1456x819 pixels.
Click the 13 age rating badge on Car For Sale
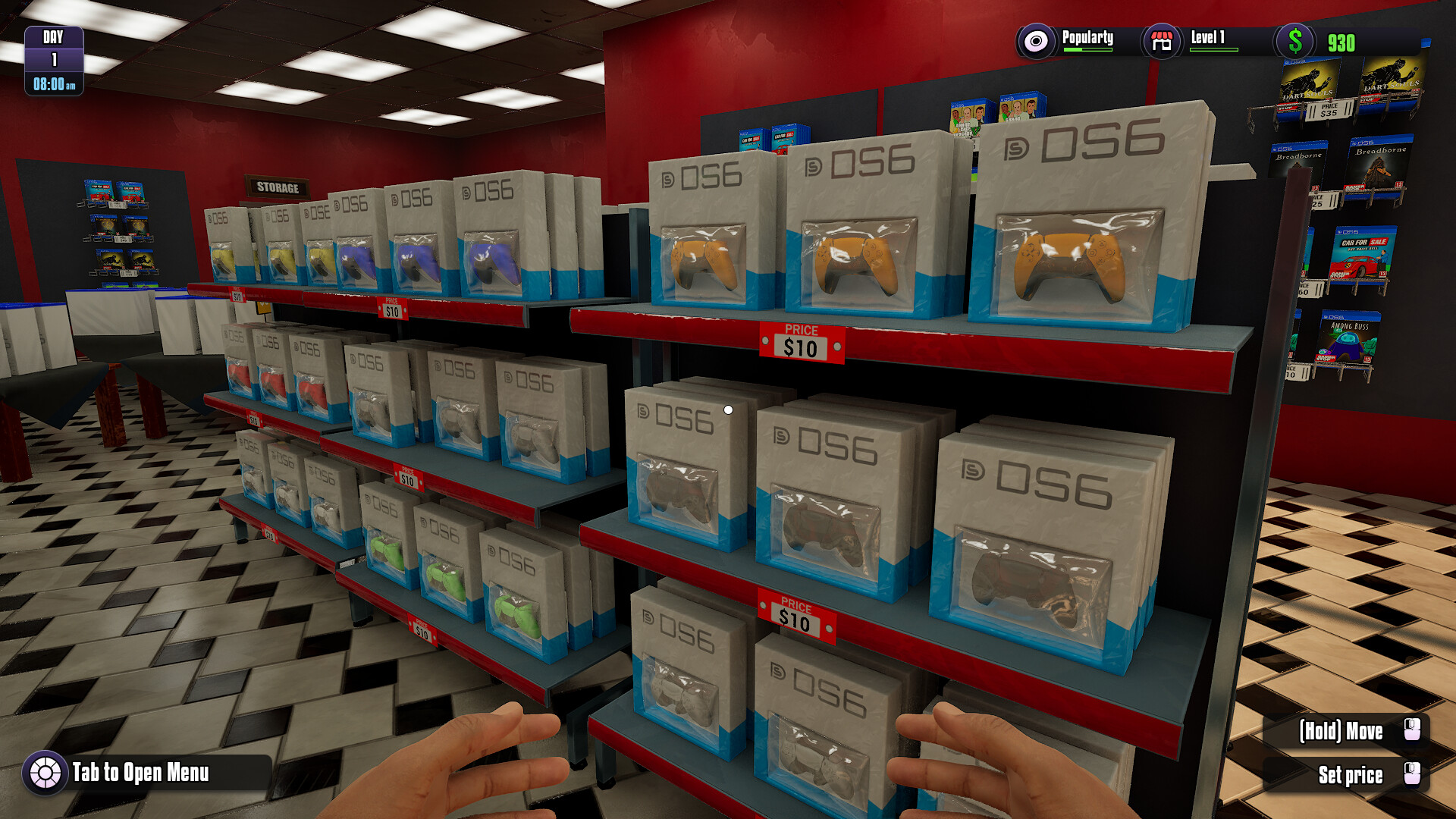(x=1382, y=275)
